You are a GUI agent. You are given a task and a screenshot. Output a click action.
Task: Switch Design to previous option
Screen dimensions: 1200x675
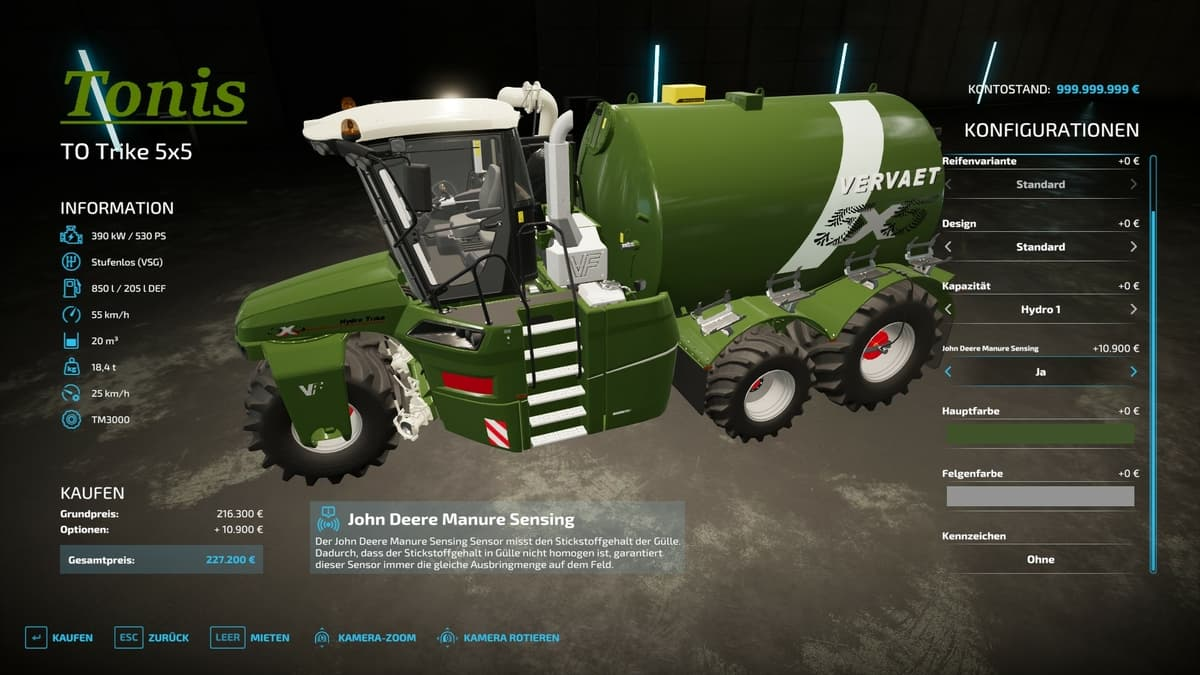(x=948, y=247)
